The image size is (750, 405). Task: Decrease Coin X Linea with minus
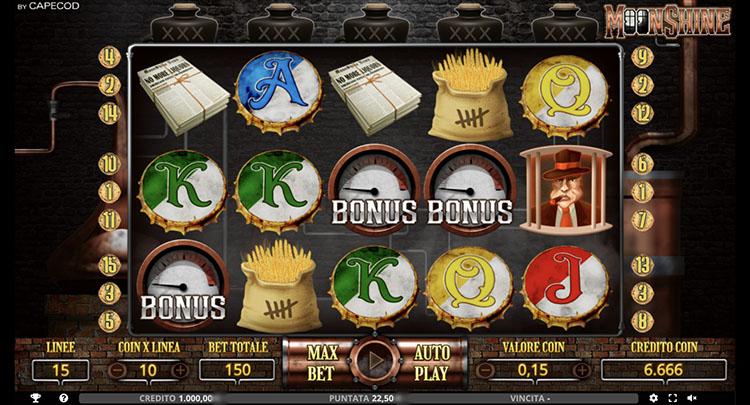pos(117,370)
